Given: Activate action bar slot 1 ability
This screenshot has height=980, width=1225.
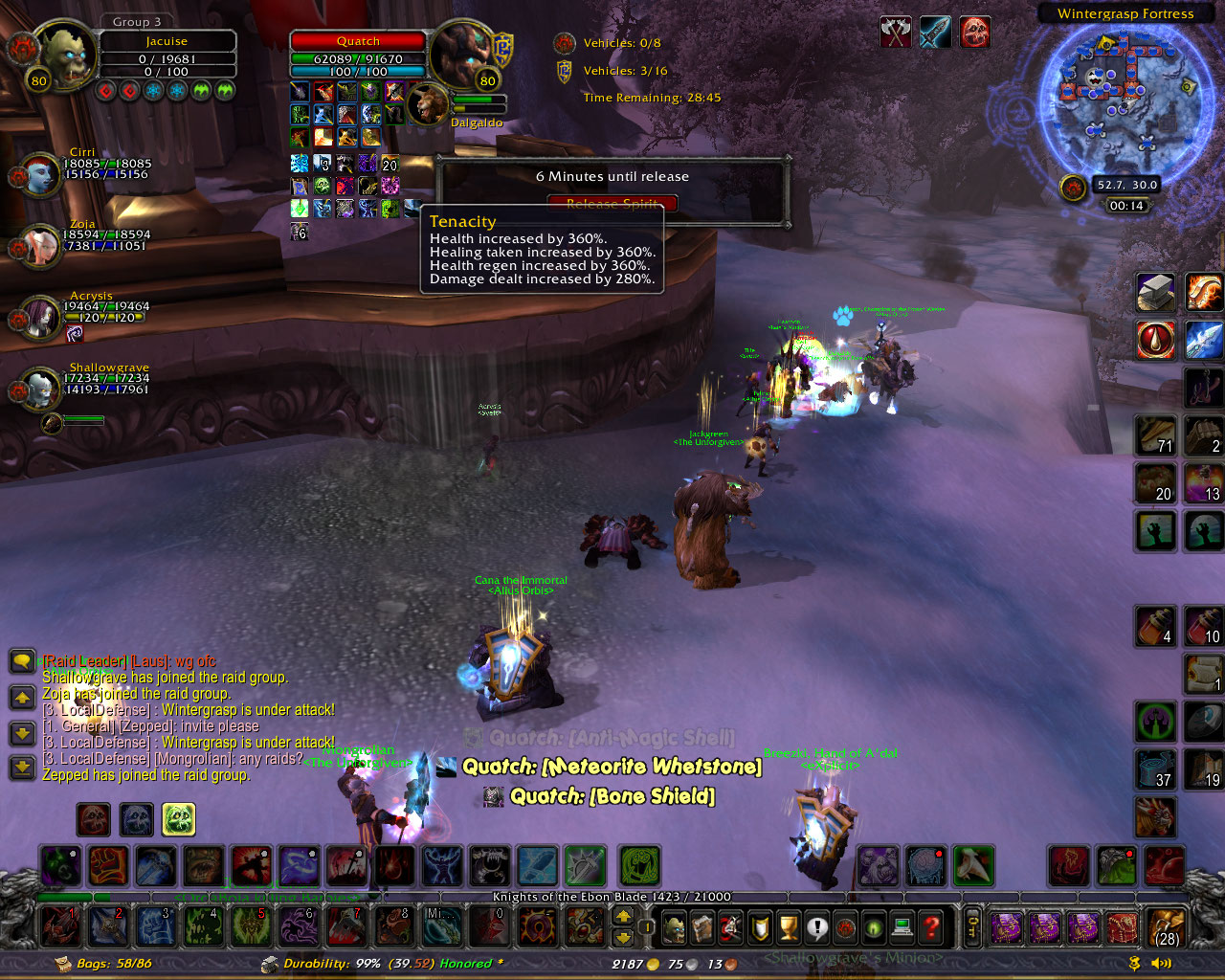Looking at the screenshot, I should pos(60,926).
